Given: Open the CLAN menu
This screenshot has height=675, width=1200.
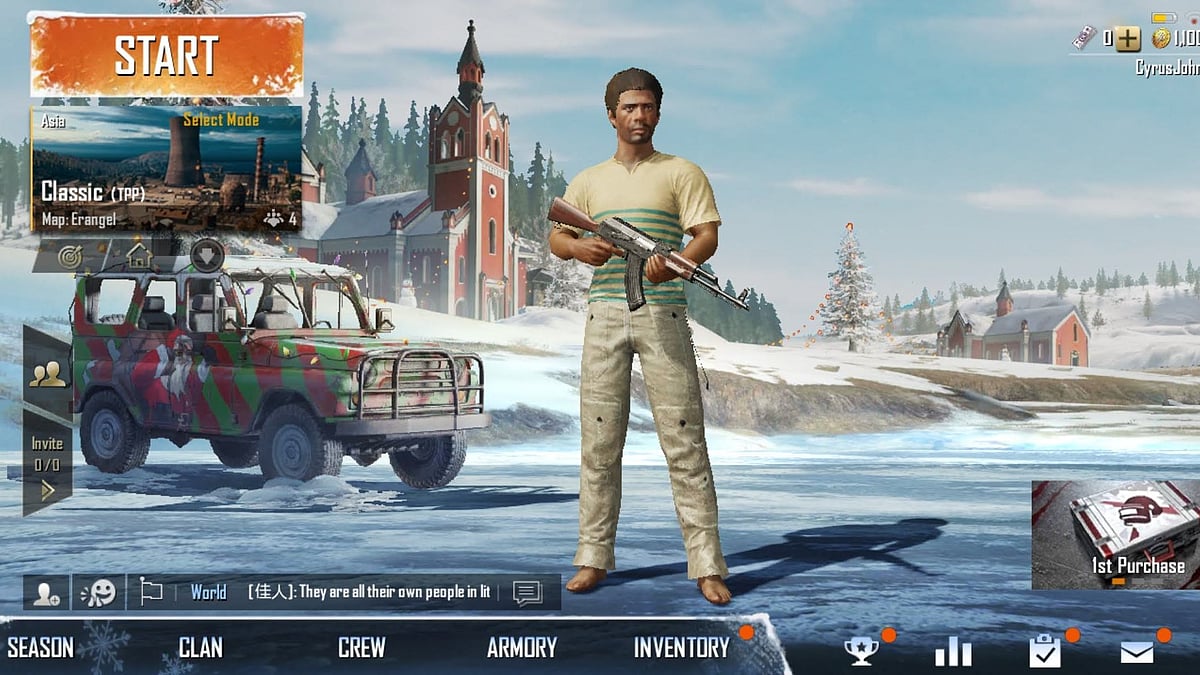Looking at the screenshot, I should click(x=200, y=647).
